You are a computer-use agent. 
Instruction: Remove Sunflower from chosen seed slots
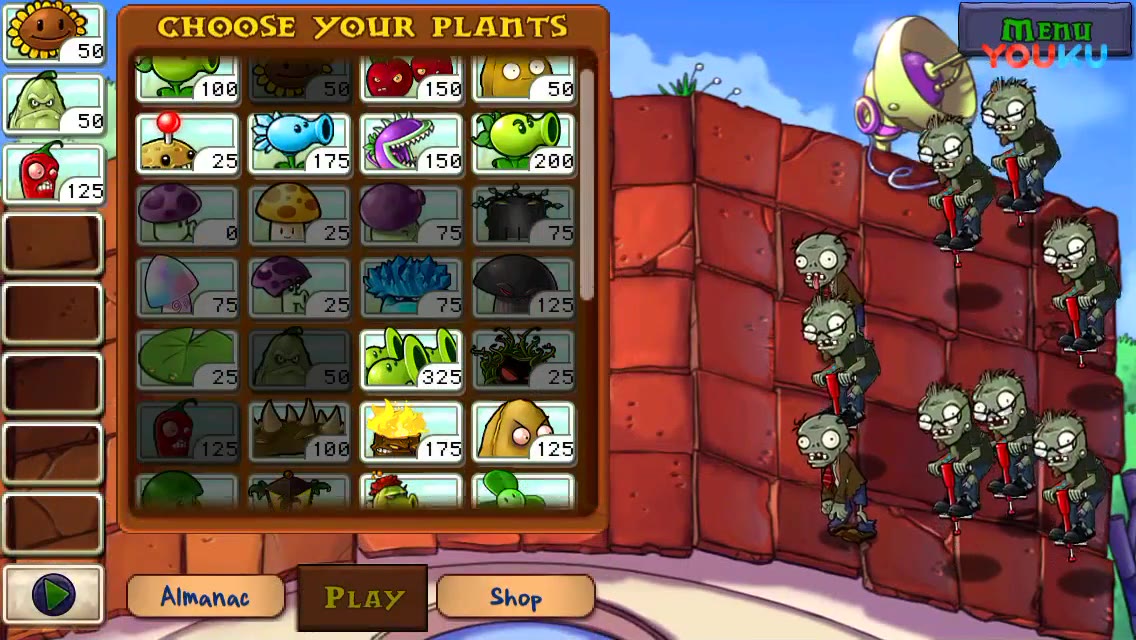click(x=54, y=34)
